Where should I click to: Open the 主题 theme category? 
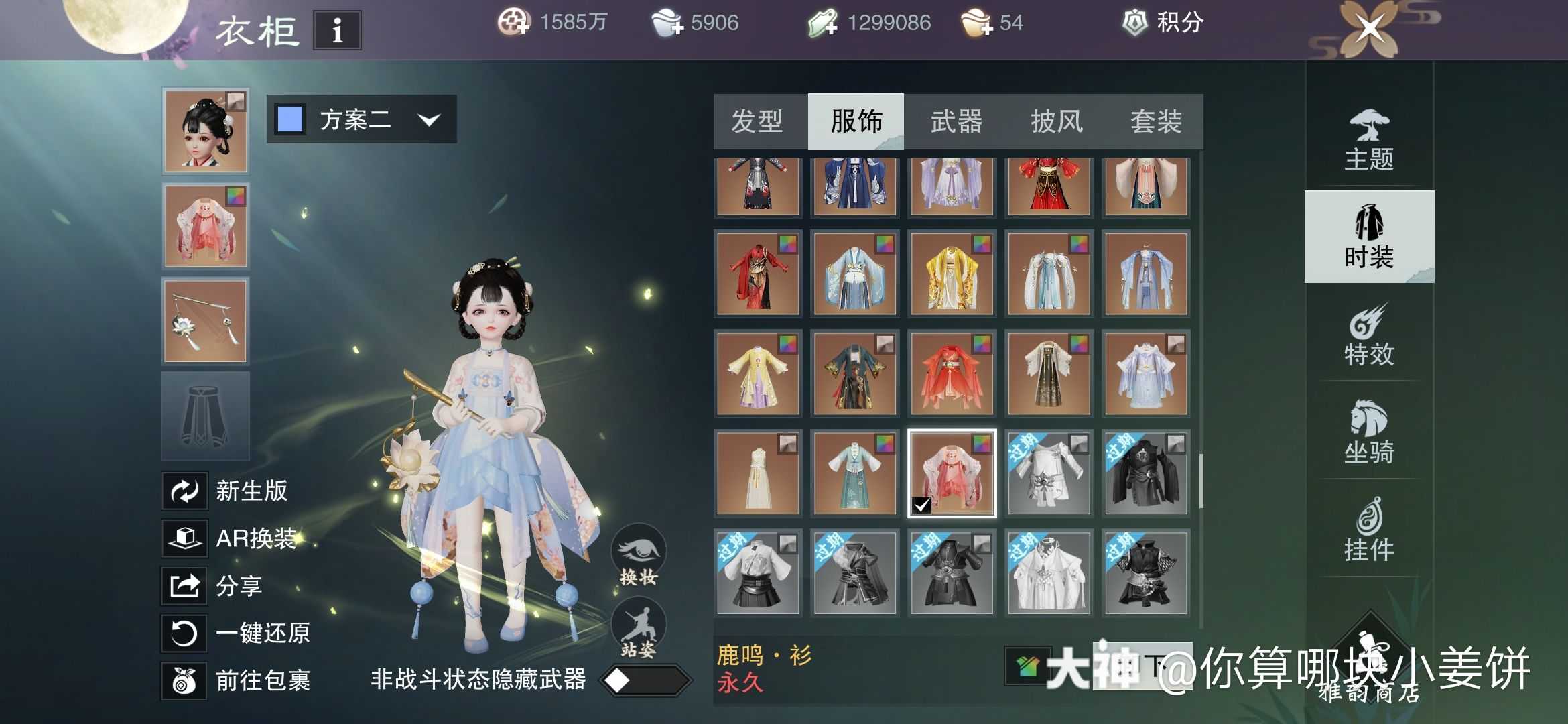[x=1369, y=141]
